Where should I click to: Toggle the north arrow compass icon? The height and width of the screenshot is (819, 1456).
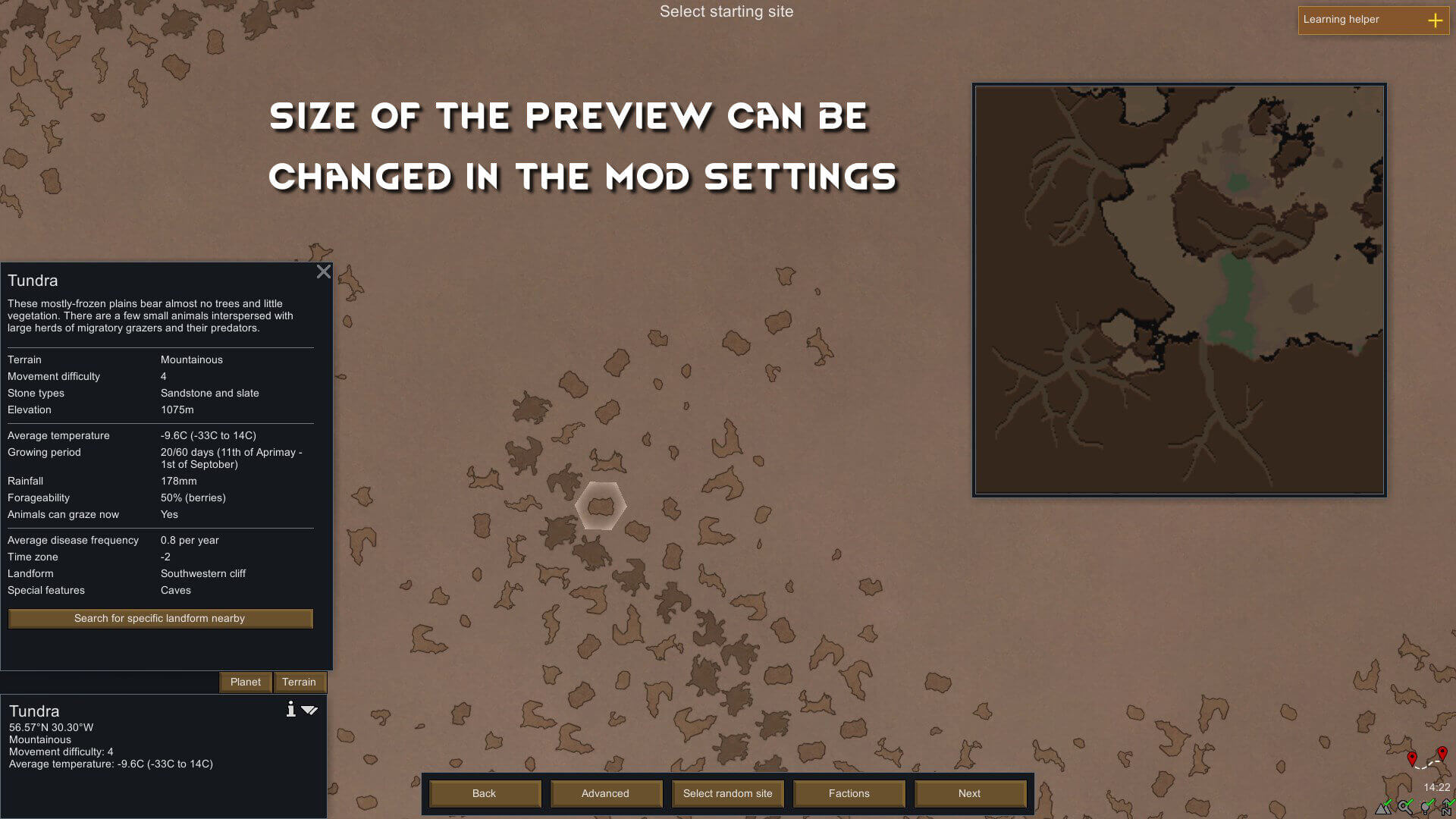(x=1447, y=808)
